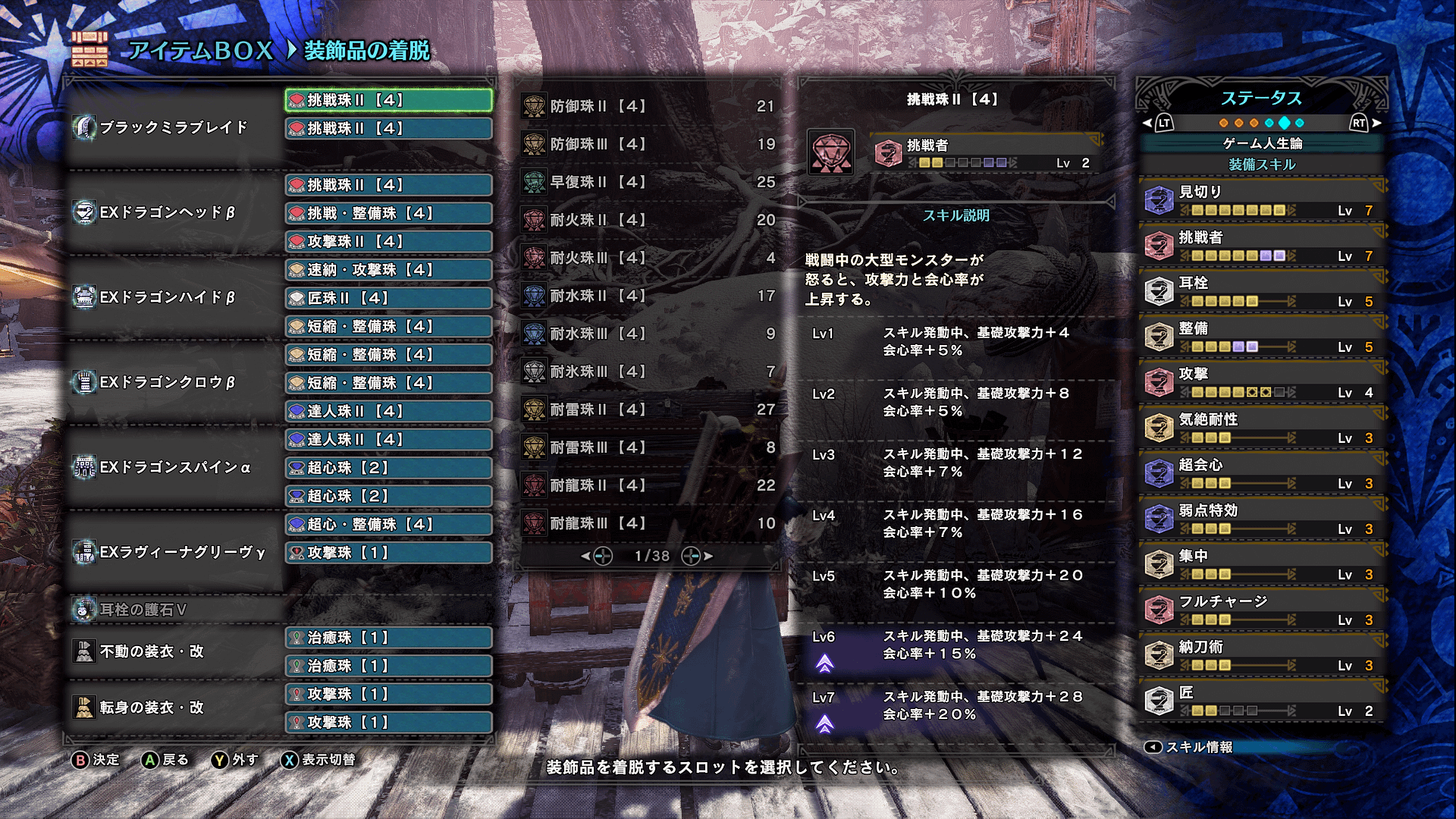Select the フルチャージ skill entry

[1262, 610]
